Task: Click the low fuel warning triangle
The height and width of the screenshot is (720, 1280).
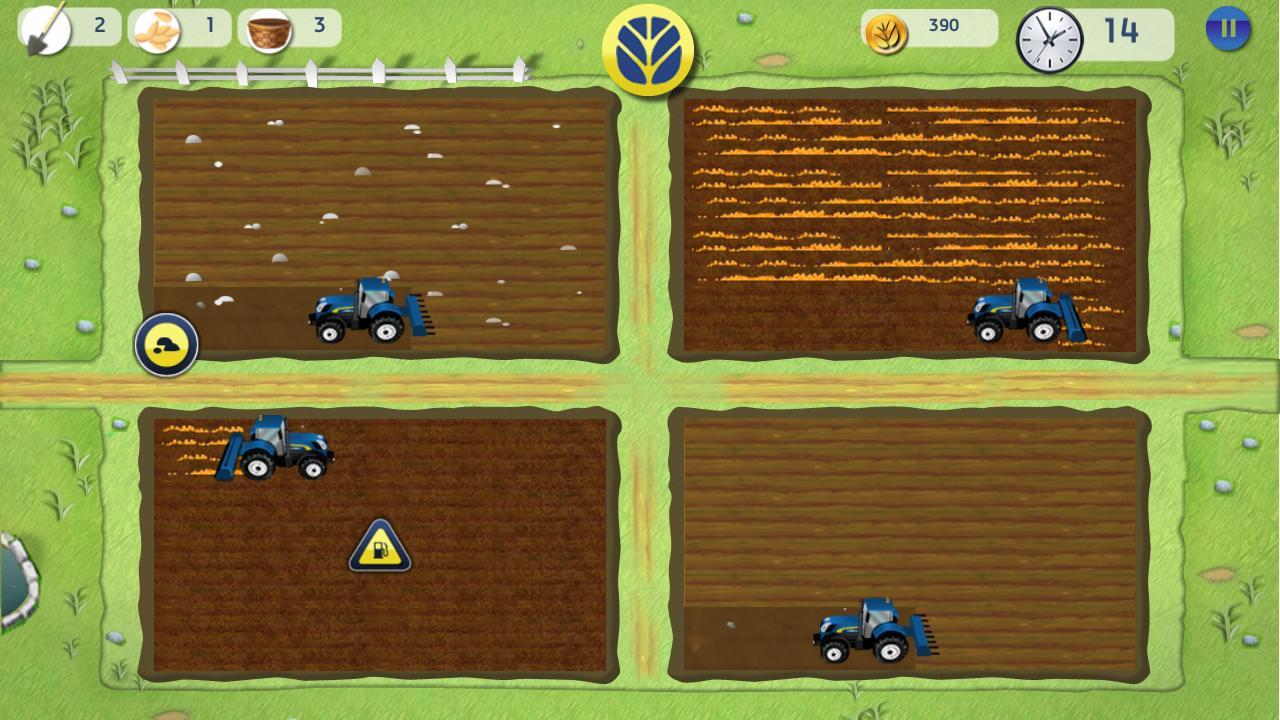Action: coord(378,548)
